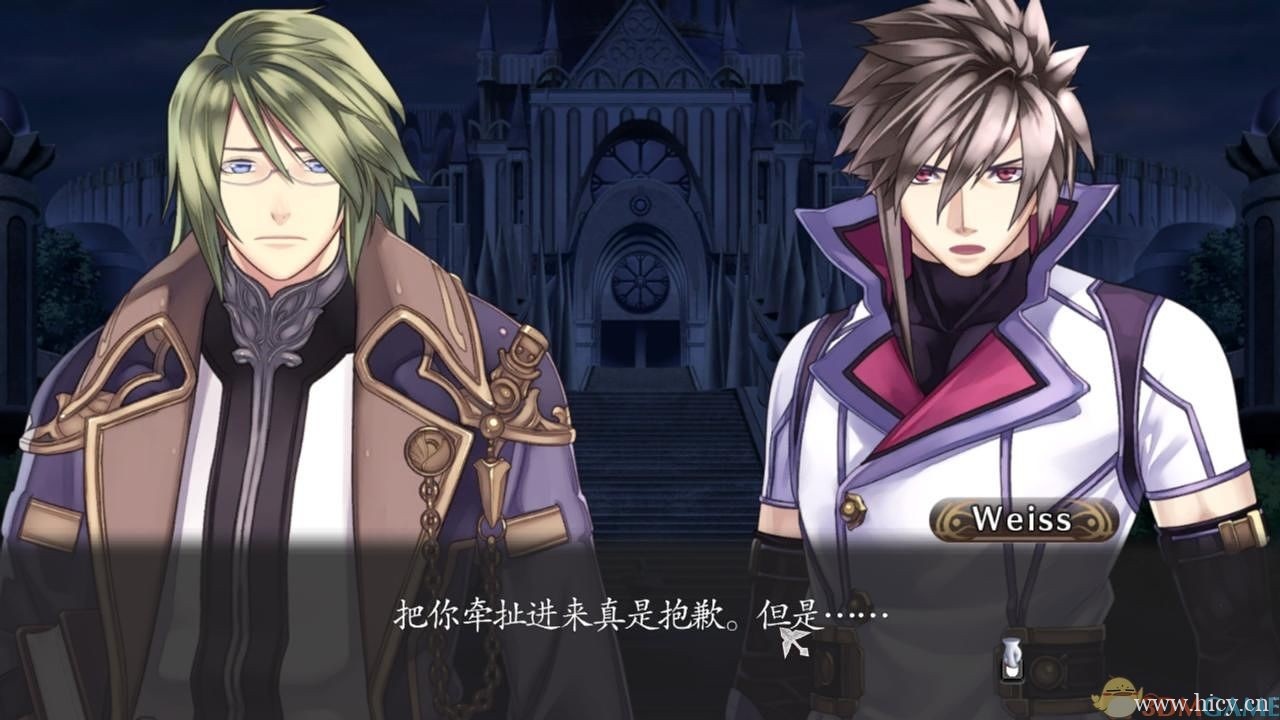Click the golden rose emblem on the green-haired man's coat

[427, 452]
